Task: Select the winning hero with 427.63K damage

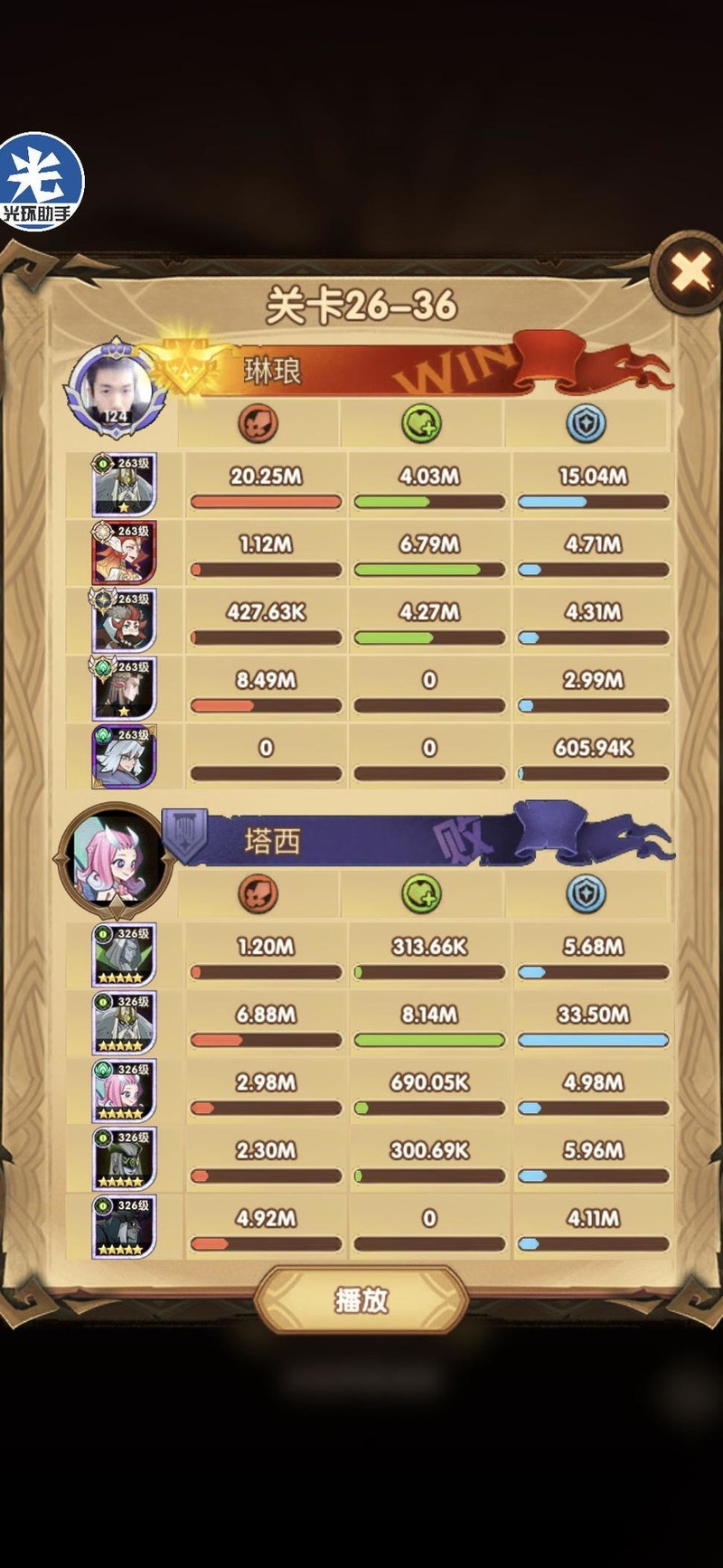Action: pyautogui.click(x=124, y=620)
